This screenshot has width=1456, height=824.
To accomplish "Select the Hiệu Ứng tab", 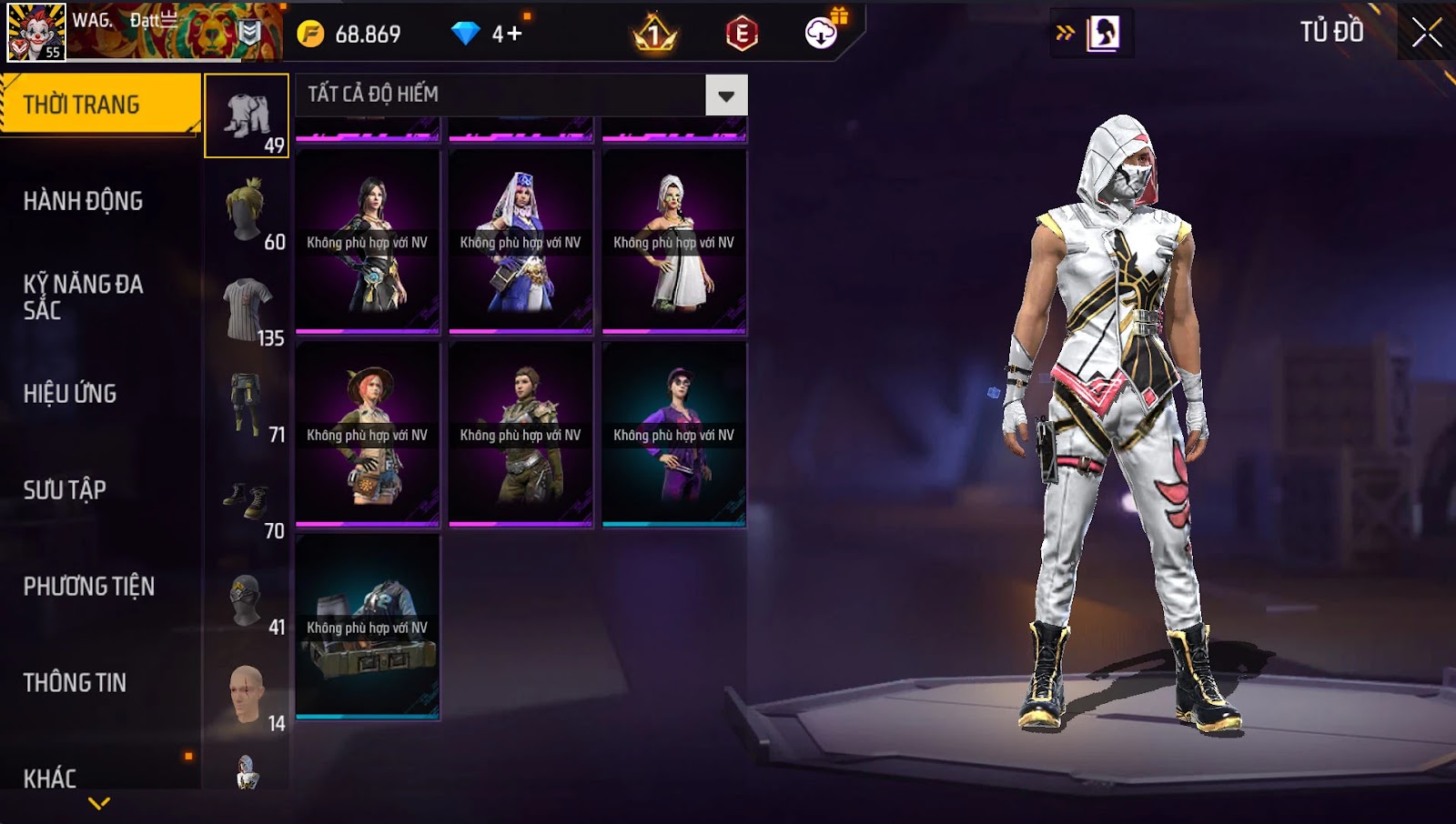I will coord(70,394).
